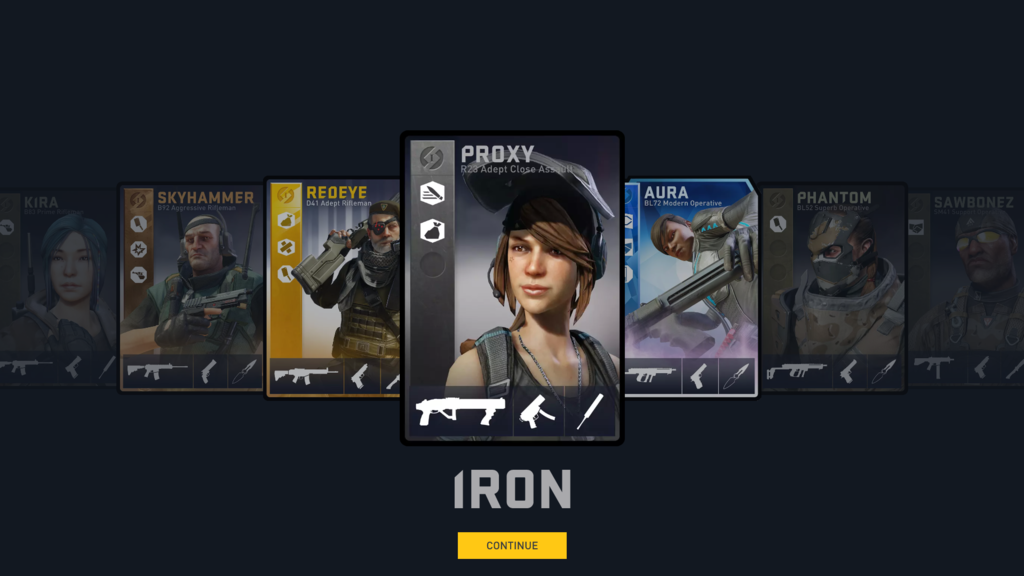Pick the Sawbonez mercenary card
Image resolution: width=1024 pixels, height=576 pixels.
point(965,280)
